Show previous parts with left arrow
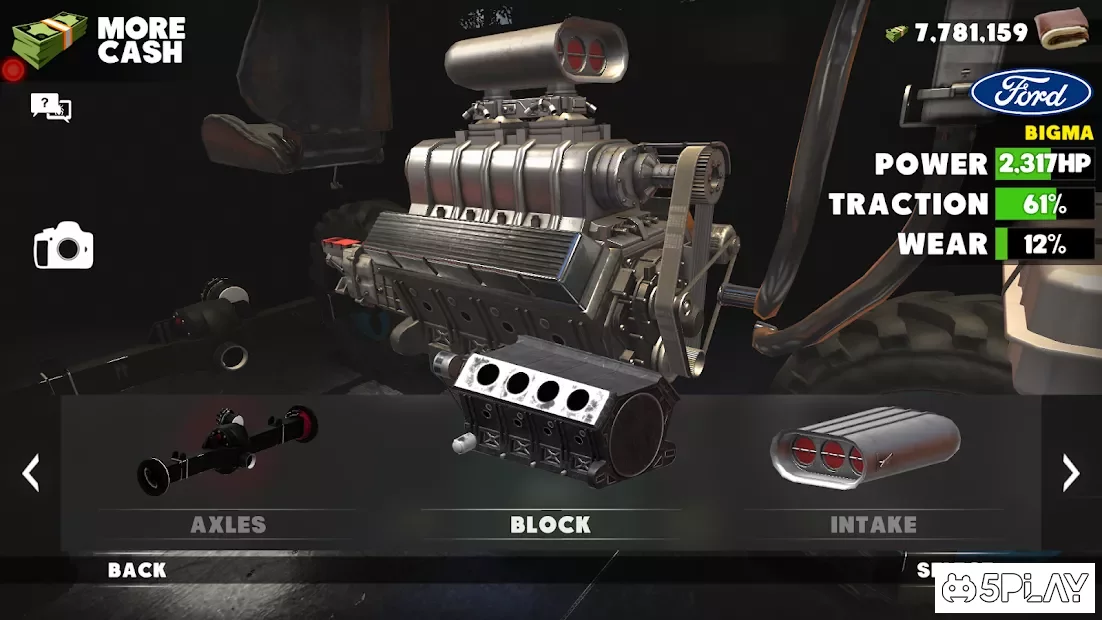Viewport: 1102px width, 620px height. click(31, 473)
